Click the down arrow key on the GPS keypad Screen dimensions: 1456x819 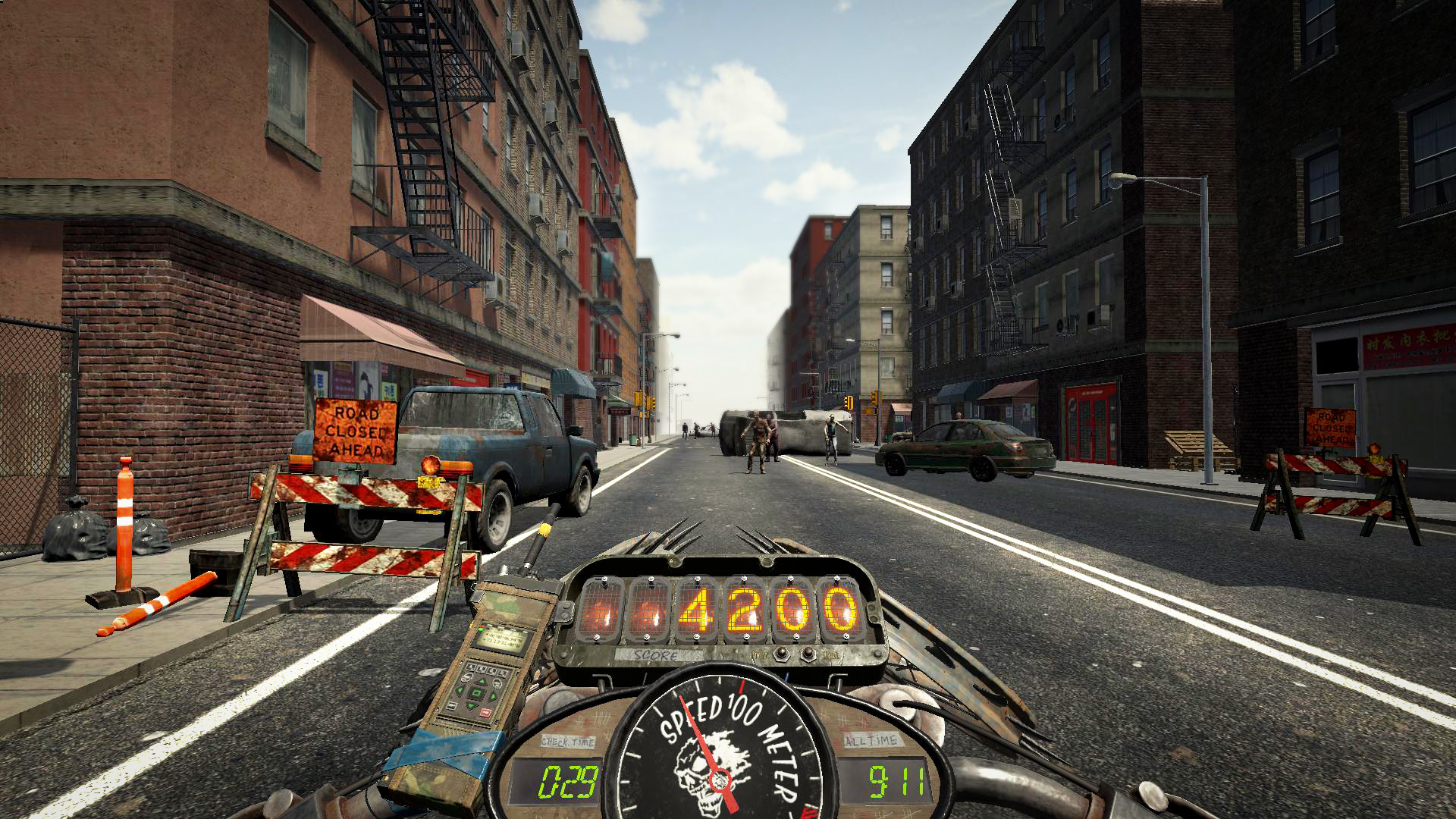(472, 704)
